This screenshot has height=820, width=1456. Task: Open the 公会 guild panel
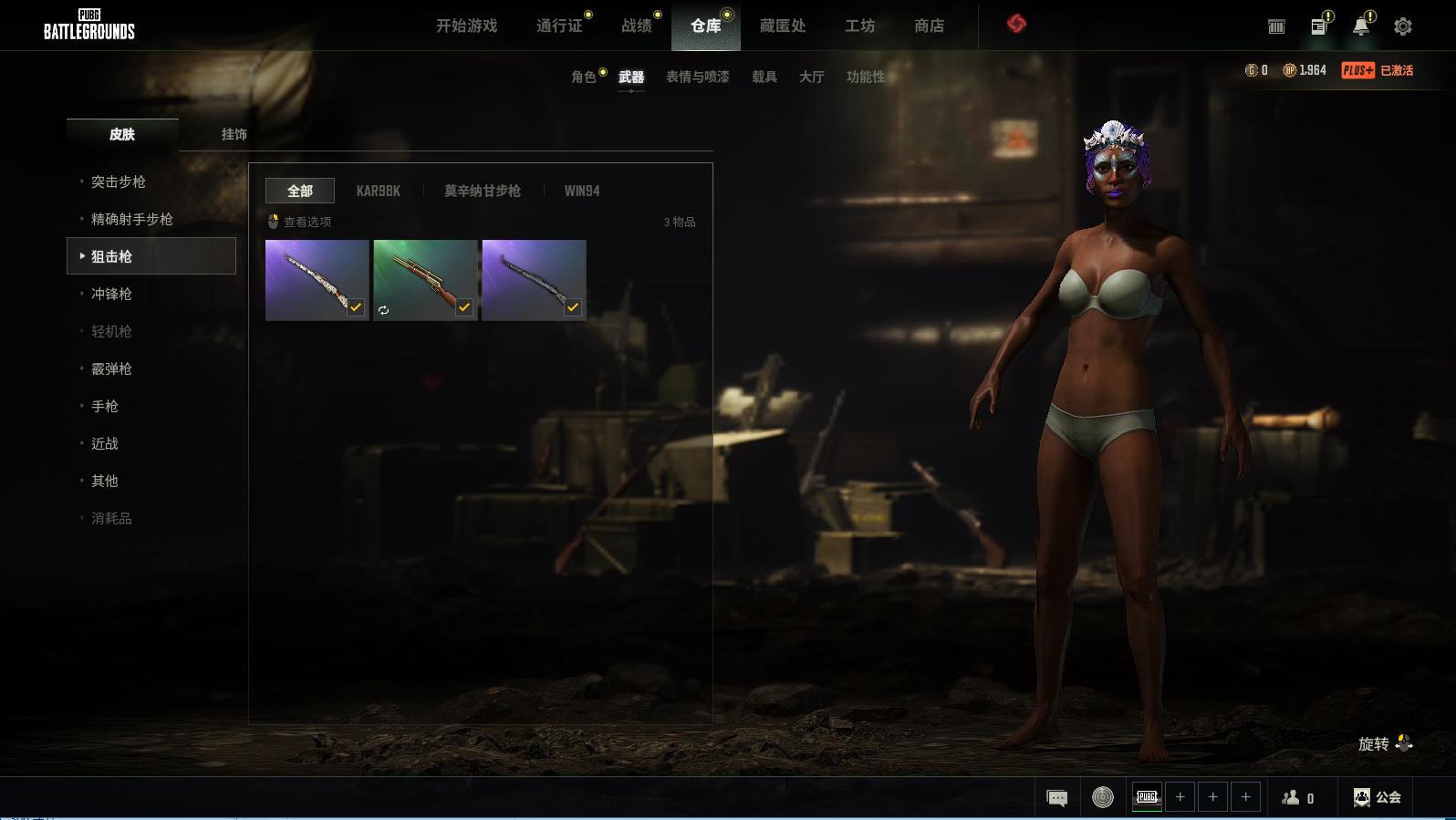point(1378,797)
